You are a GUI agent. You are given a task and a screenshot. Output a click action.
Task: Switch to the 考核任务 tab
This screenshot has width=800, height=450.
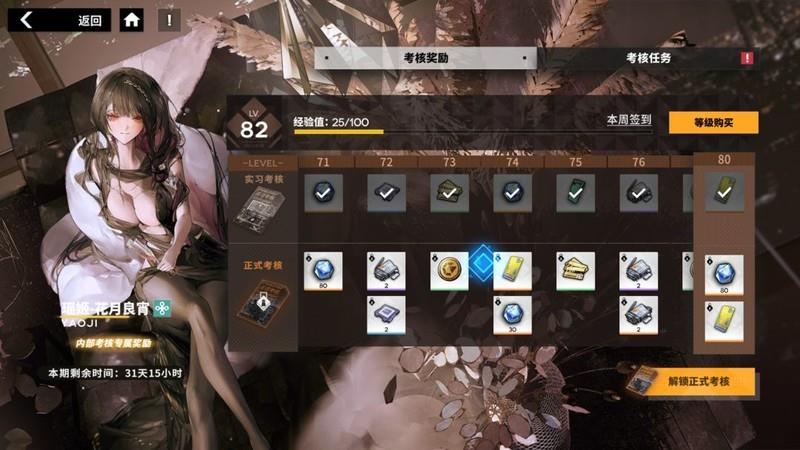coord(648,58)
